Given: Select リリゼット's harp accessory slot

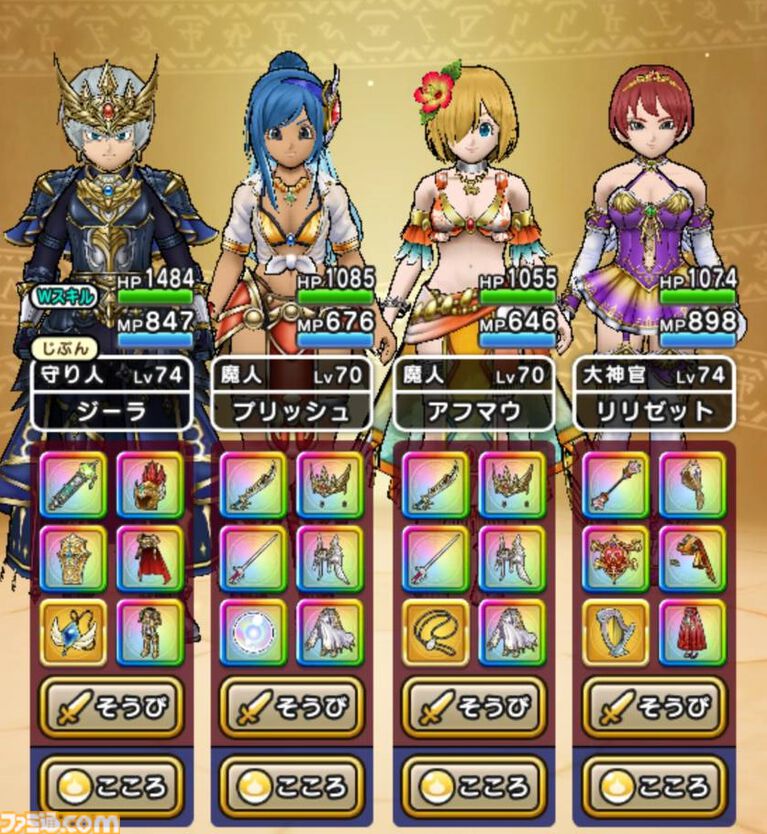Looking at the screenshot, I should tap(617, 633).
